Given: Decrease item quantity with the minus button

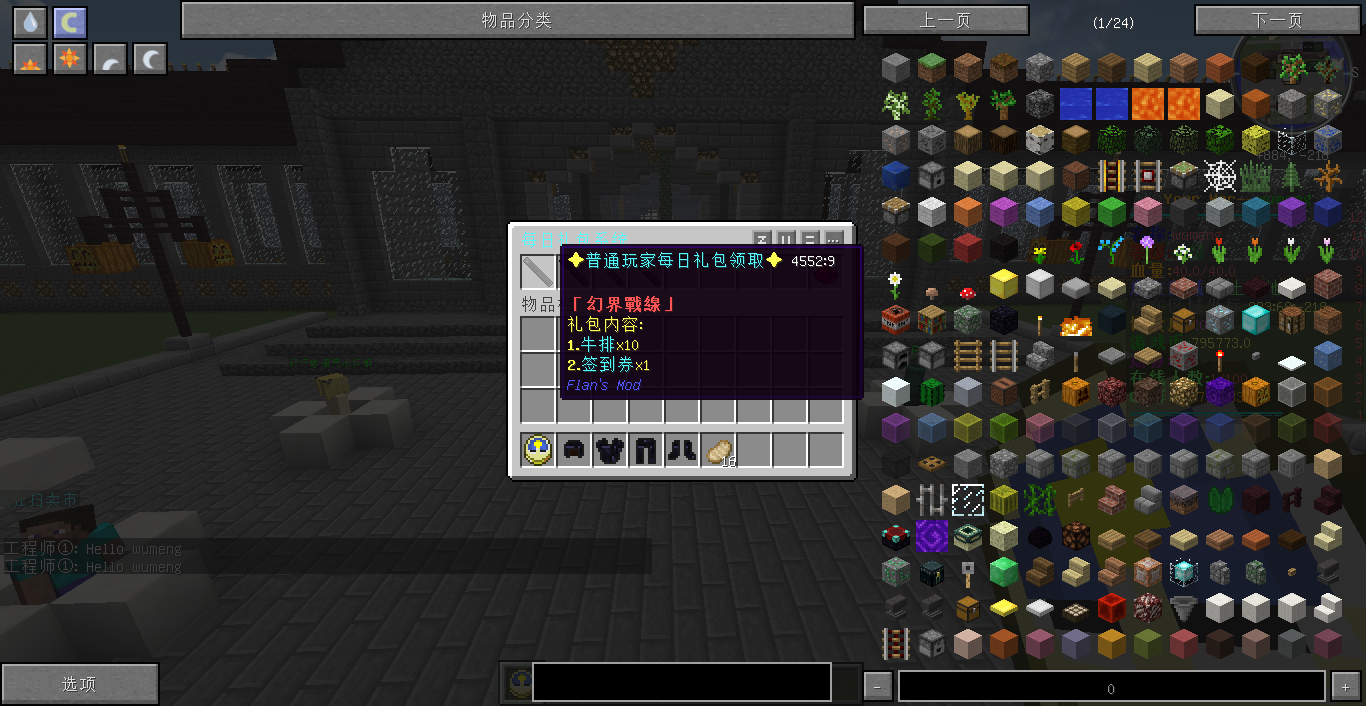Looking at the screenshot, I should click(x=877, y=687).
